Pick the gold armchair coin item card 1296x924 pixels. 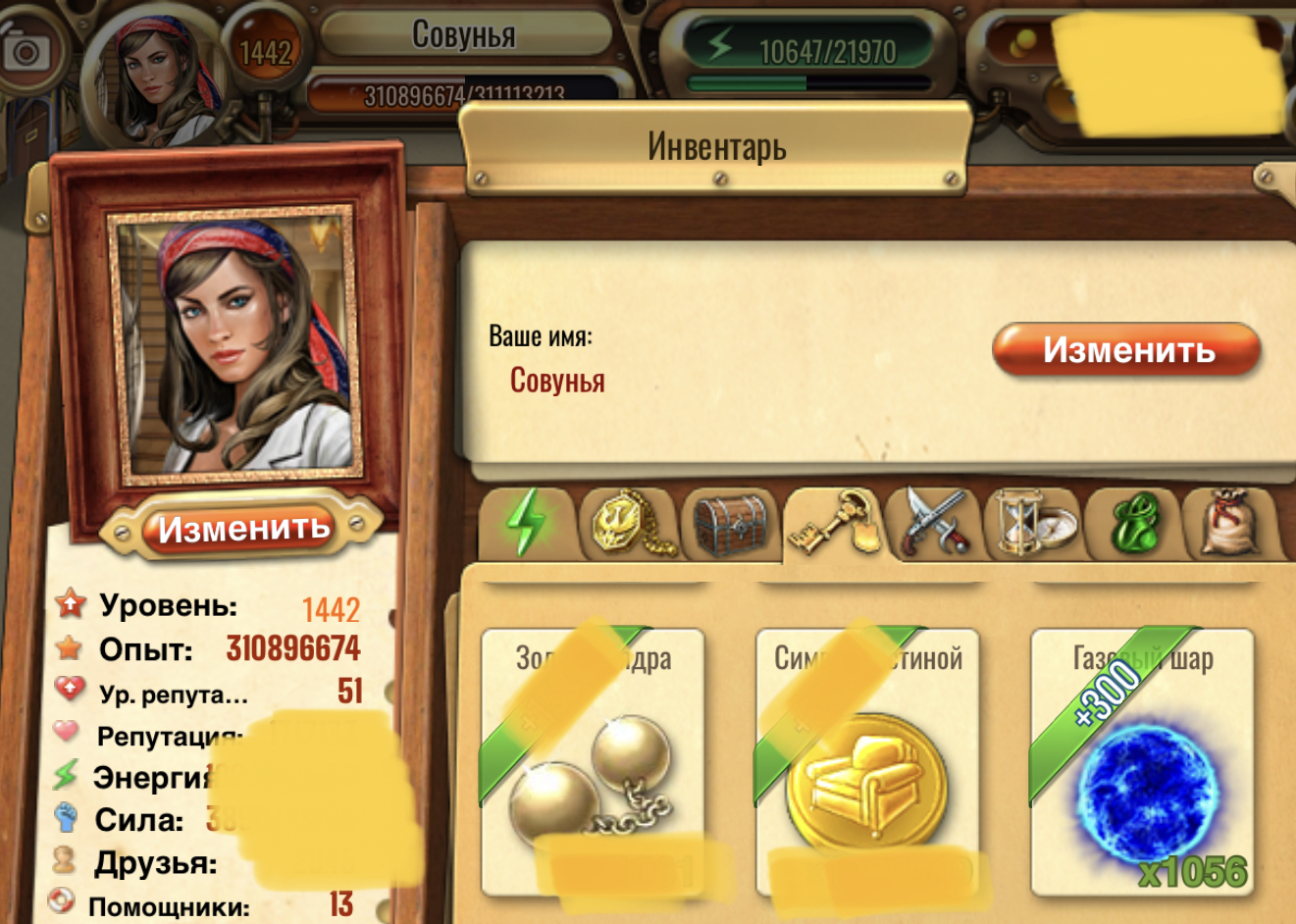867,762
